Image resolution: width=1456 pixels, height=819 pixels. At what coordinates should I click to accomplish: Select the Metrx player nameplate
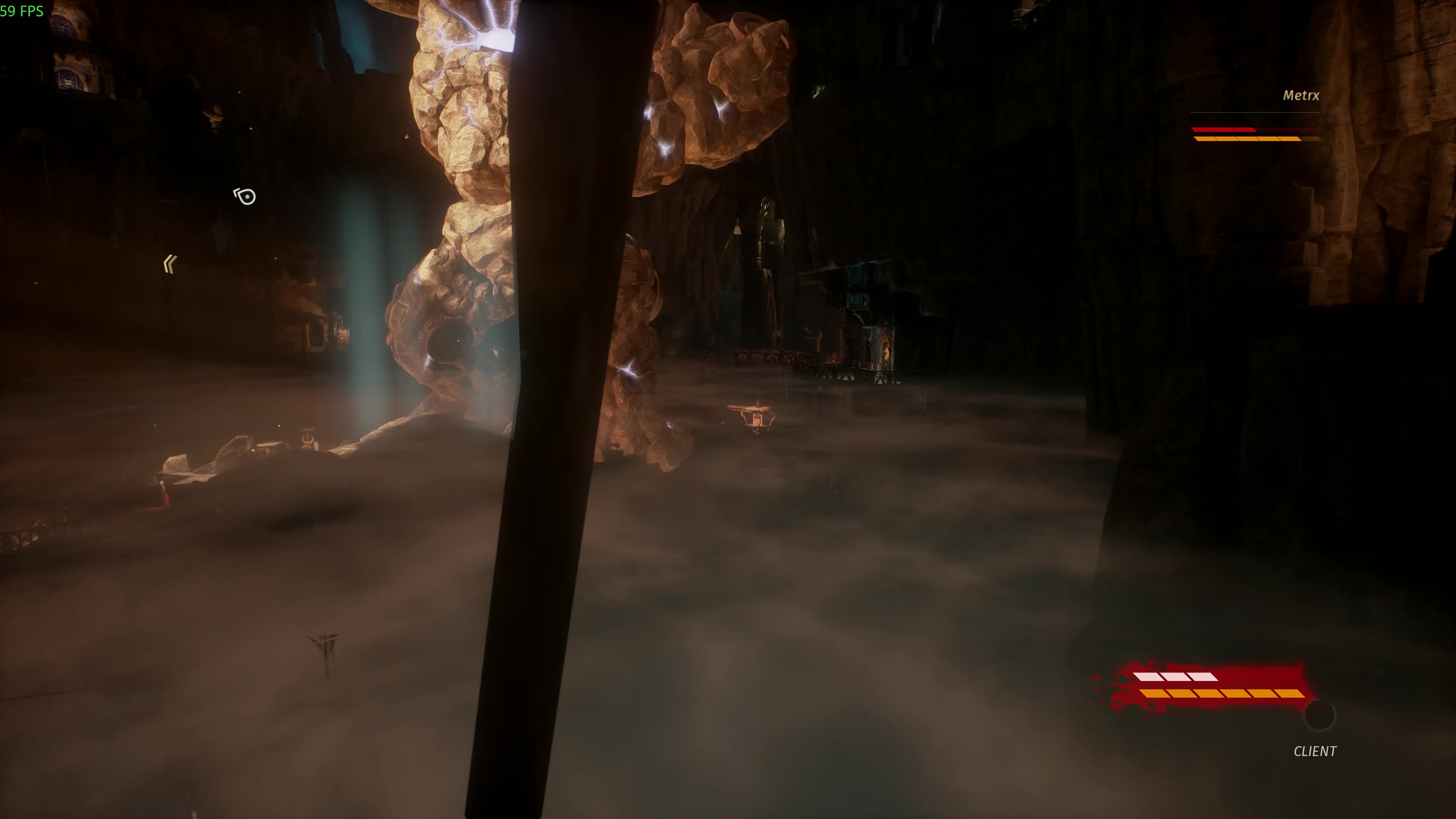pos(1300,96)
